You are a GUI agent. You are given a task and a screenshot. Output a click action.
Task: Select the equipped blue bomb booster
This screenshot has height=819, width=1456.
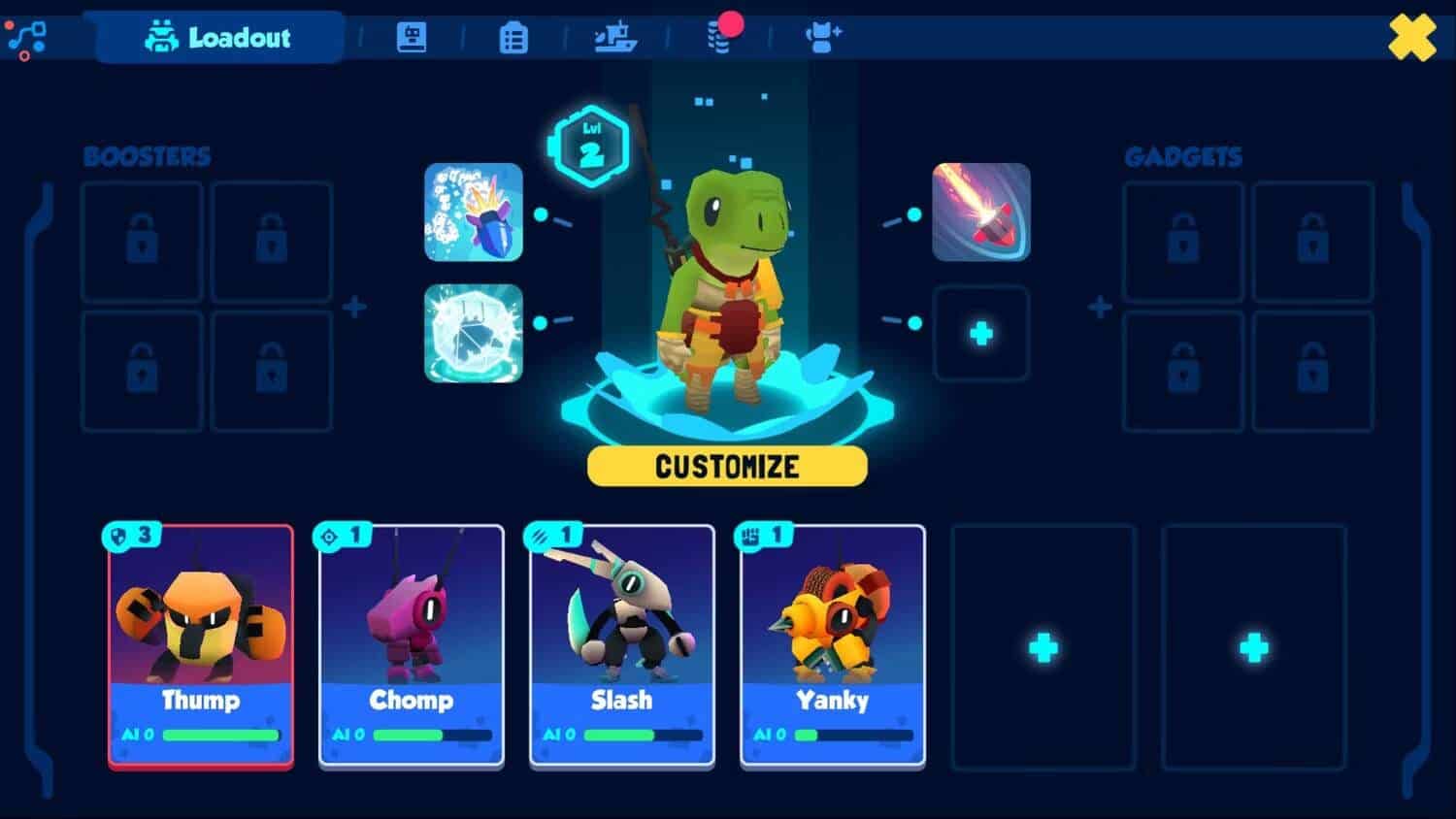(x=473, y=212)
